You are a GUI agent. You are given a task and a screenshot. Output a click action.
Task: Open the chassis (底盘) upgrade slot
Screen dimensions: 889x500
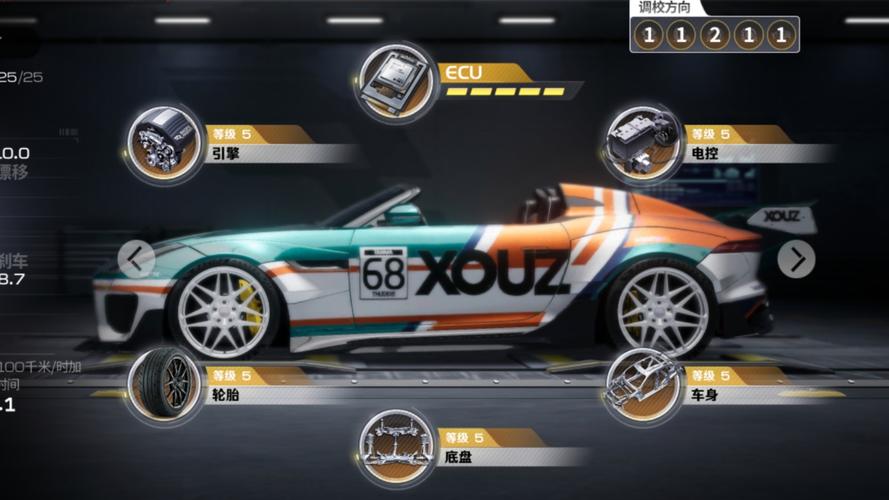(x=399, y=447)
